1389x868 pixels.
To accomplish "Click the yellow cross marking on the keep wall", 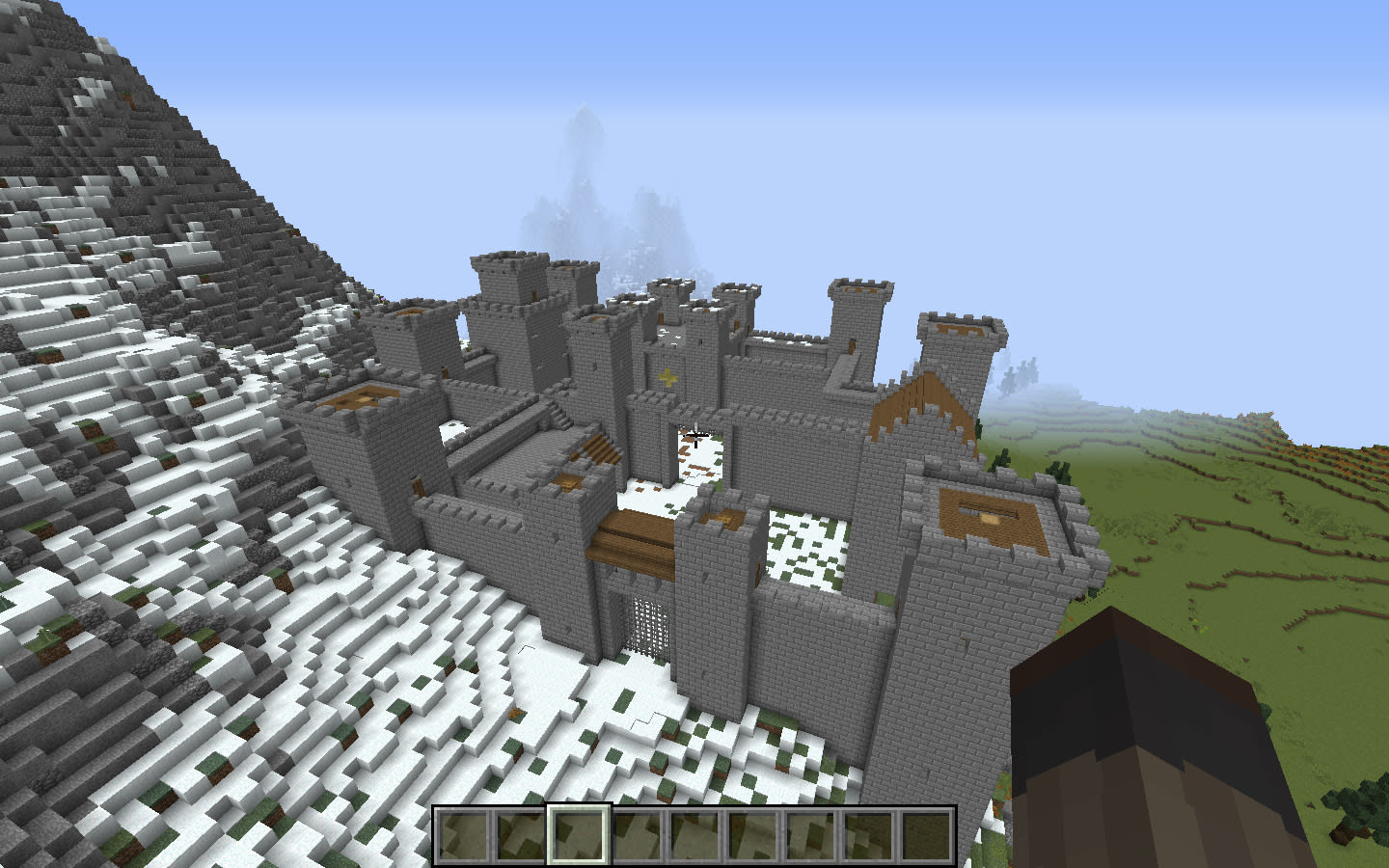I will tap(669, 376).
